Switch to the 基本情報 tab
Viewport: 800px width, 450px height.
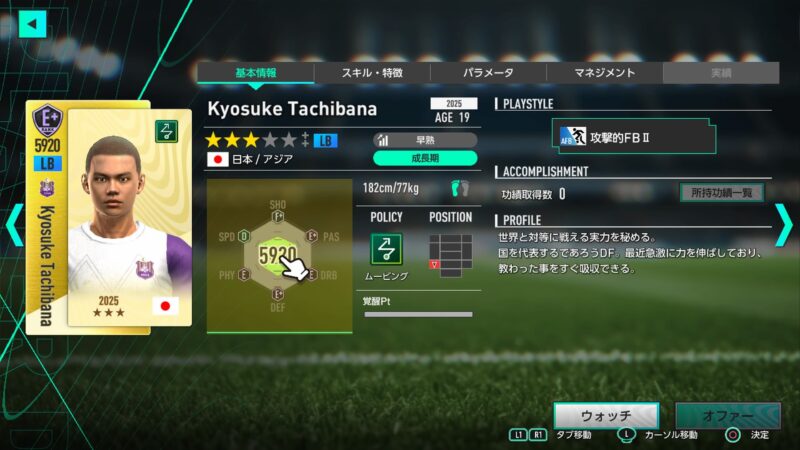coord(255,73)
